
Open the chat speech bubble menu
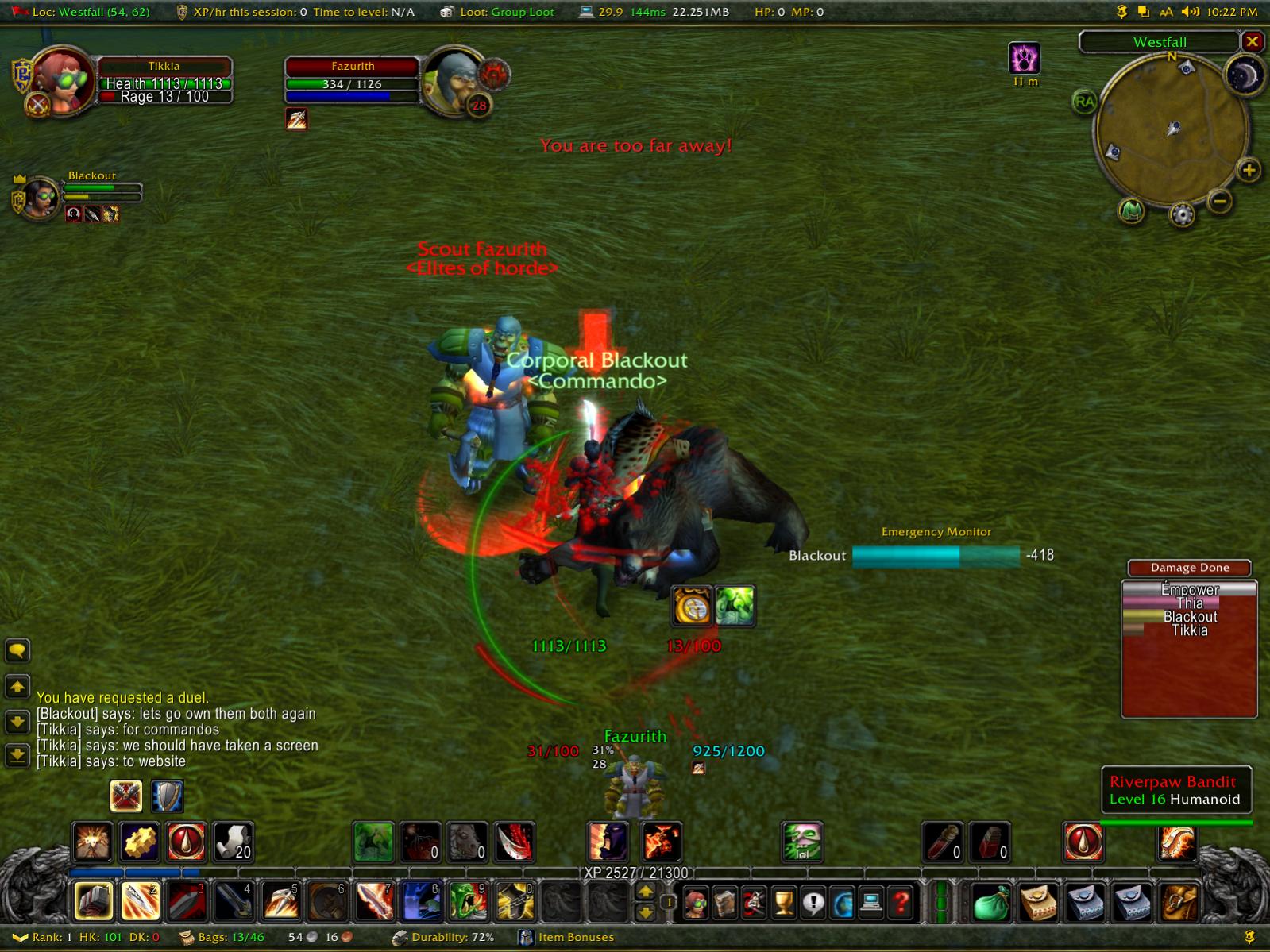(x=17, y=652)
